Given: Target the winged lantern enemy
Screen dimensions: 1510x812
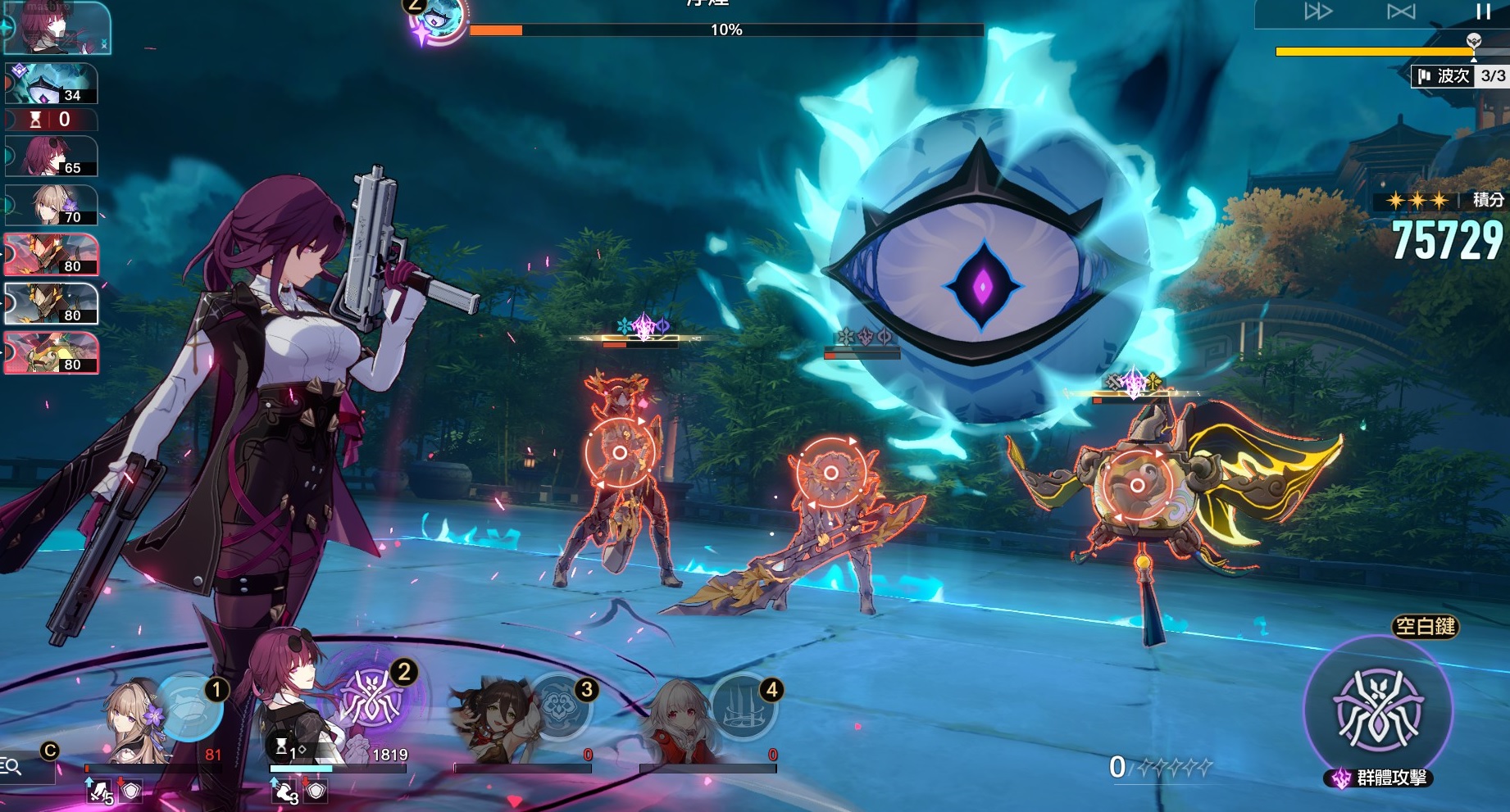Looking at the screenshot, I should [x=1137, y=485].
